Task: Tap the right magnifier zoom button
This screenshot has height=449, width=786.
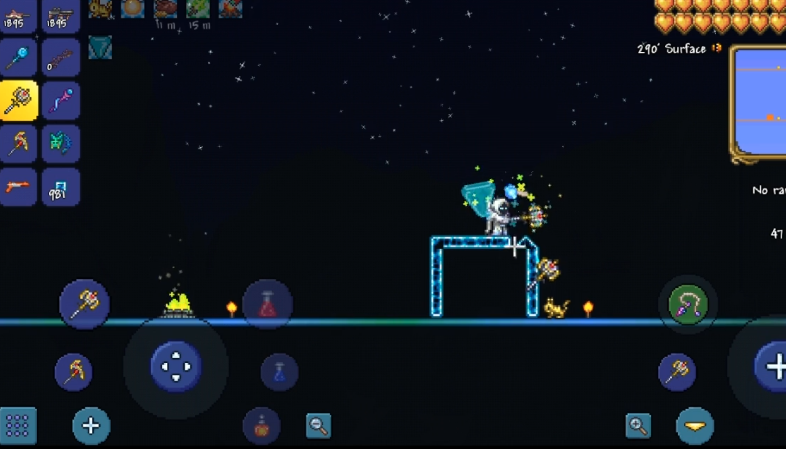Action: click(638, 426)
